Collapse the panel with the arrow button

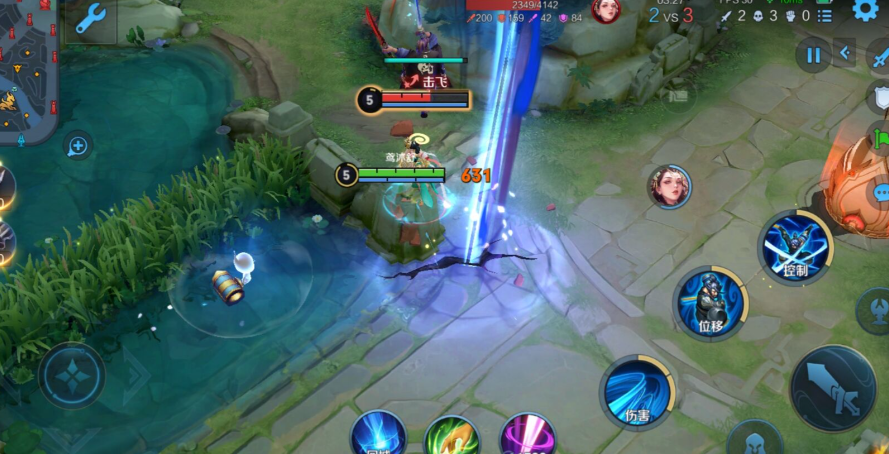tap(845, 54)
